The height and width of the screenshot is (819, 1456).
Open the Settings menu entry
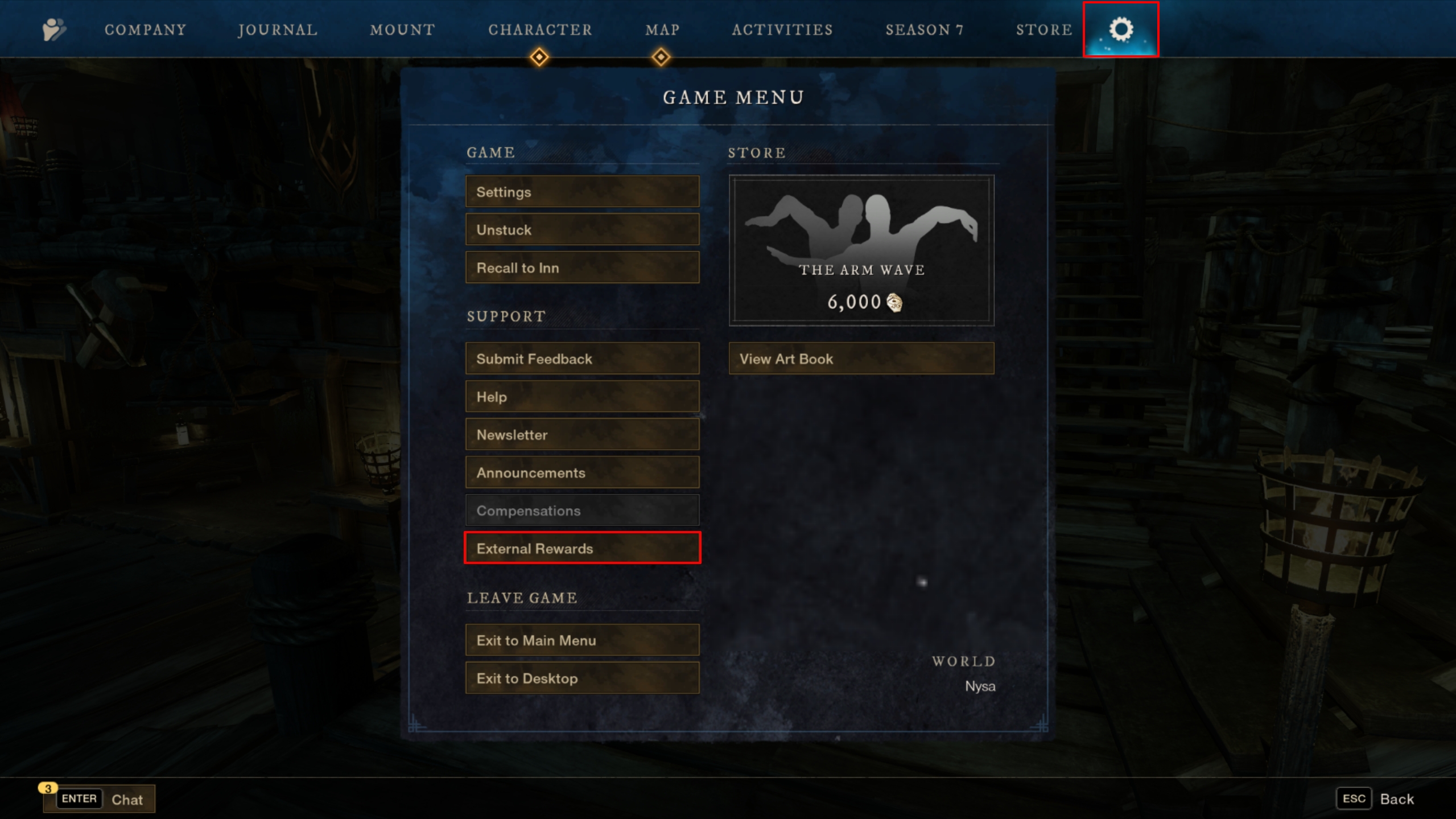click(x=582, y=192)
